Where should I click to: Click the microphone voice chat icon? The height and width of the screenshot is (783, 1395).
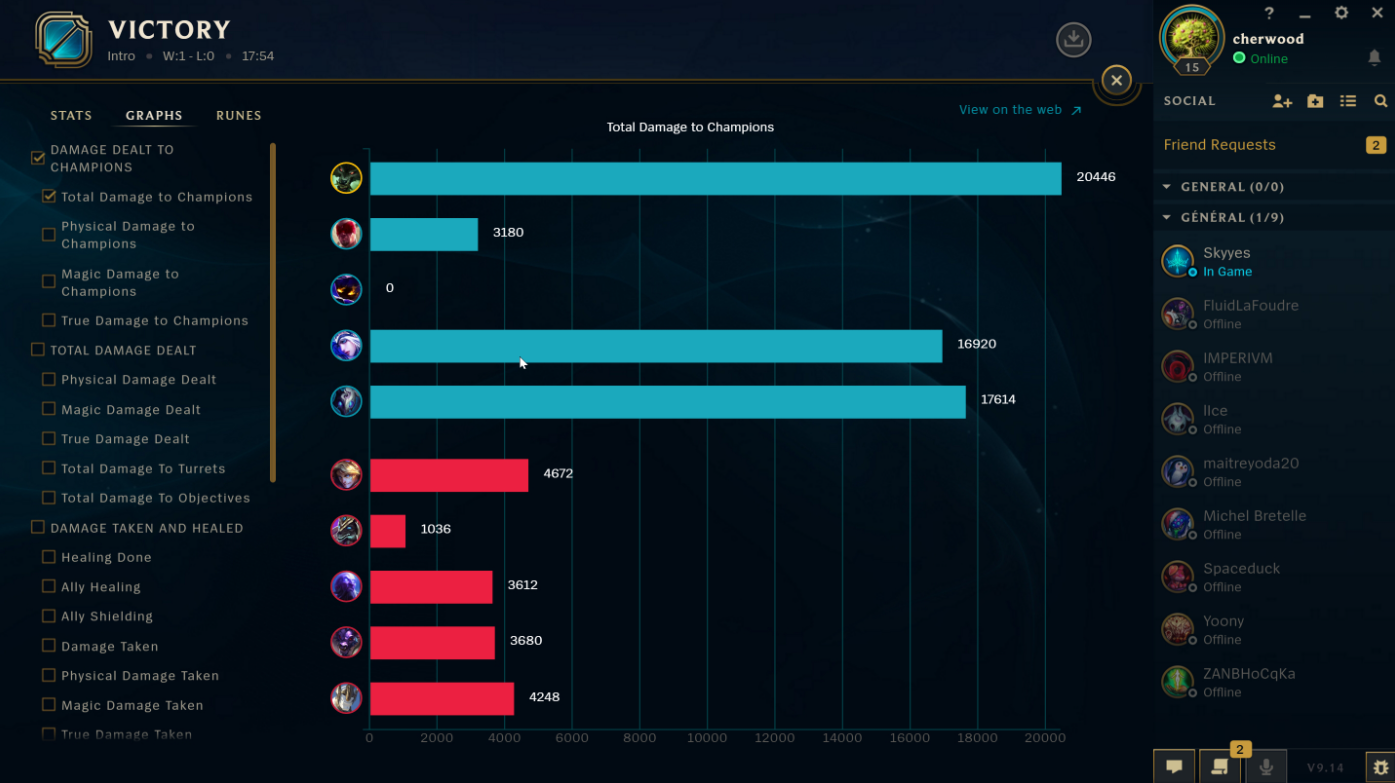[x=1266, y=765]
